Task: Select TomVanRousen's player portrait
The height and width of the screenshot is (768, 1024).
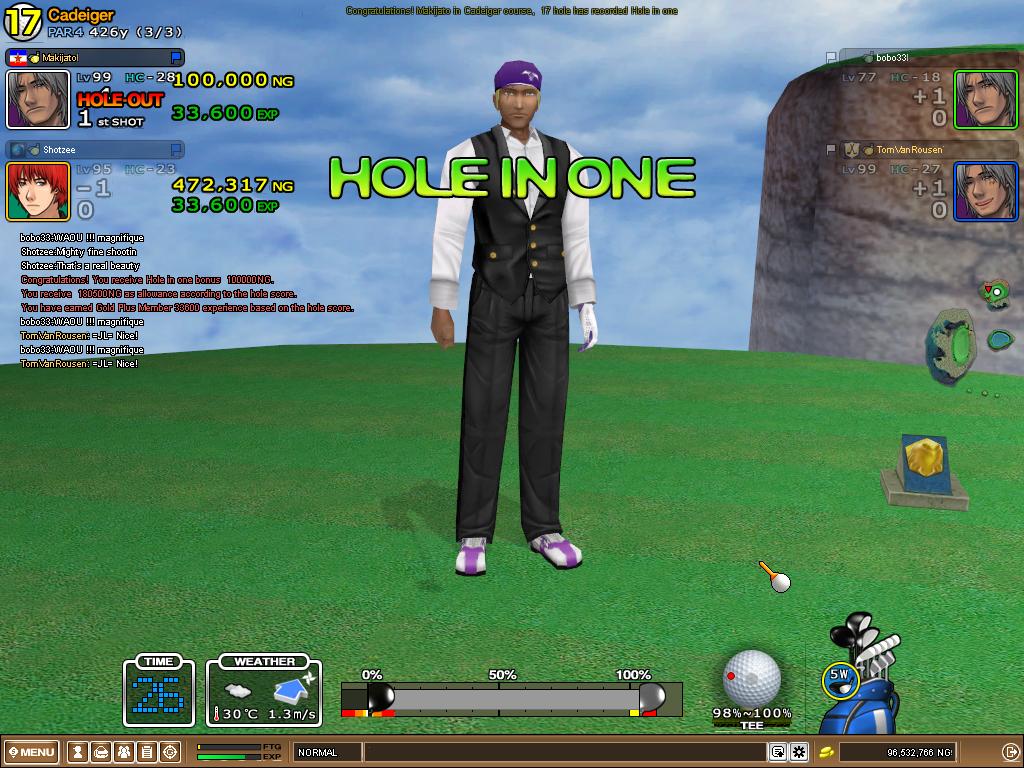Action: pos(985,191)
